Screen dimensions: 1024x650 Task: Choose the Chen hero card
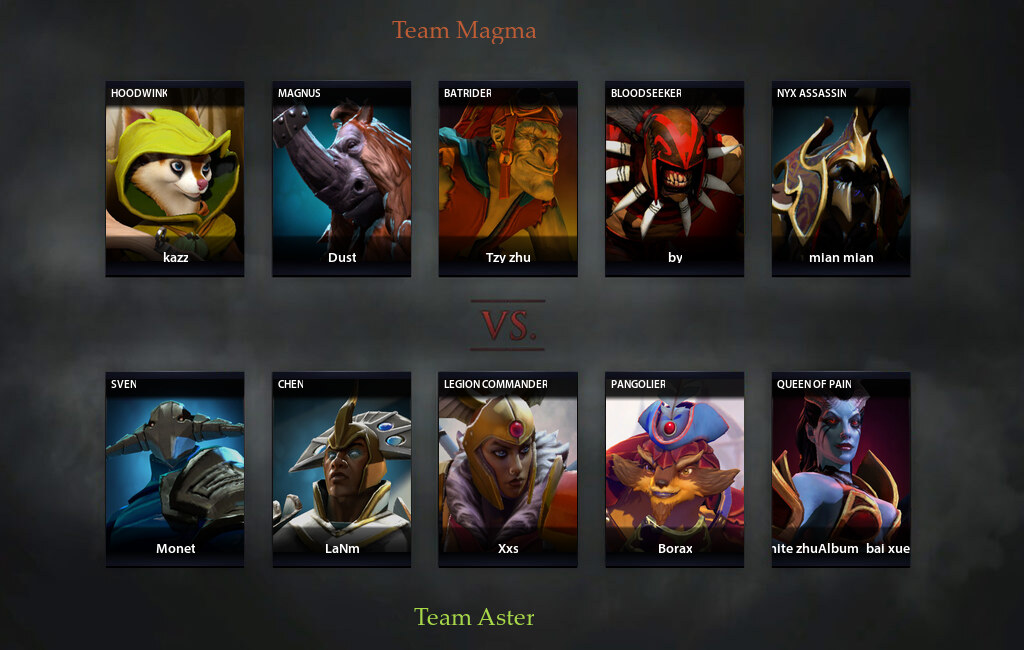(342, 469)
